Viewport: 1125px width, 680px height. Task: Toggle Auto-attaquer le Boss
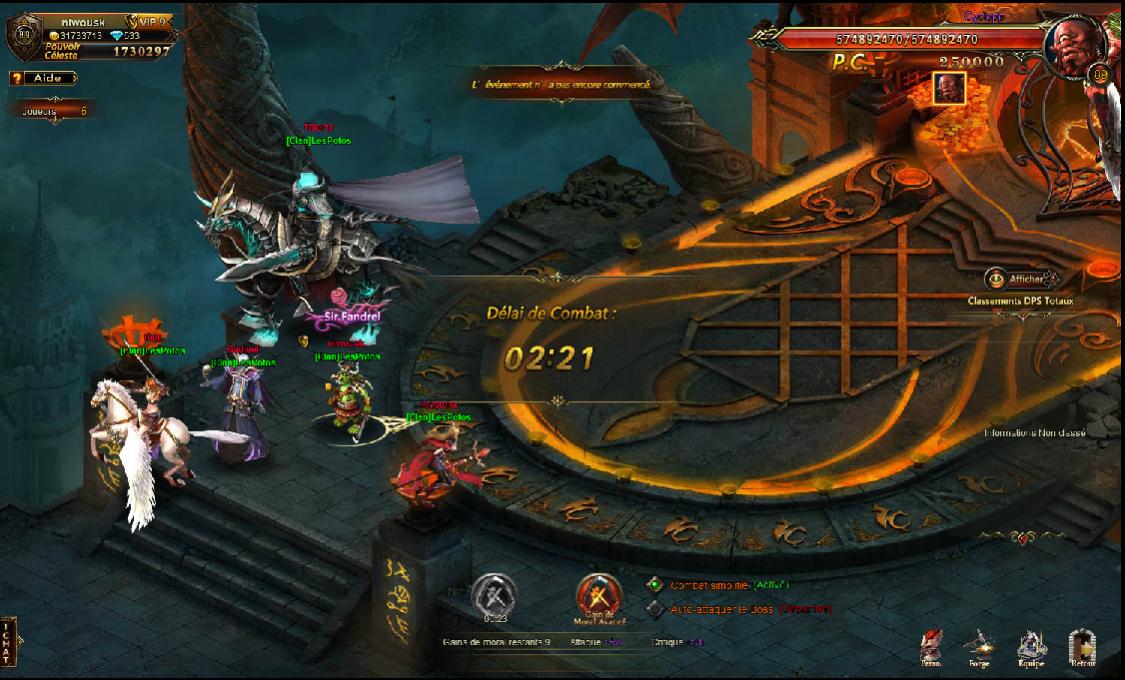(x=655, y=608)
